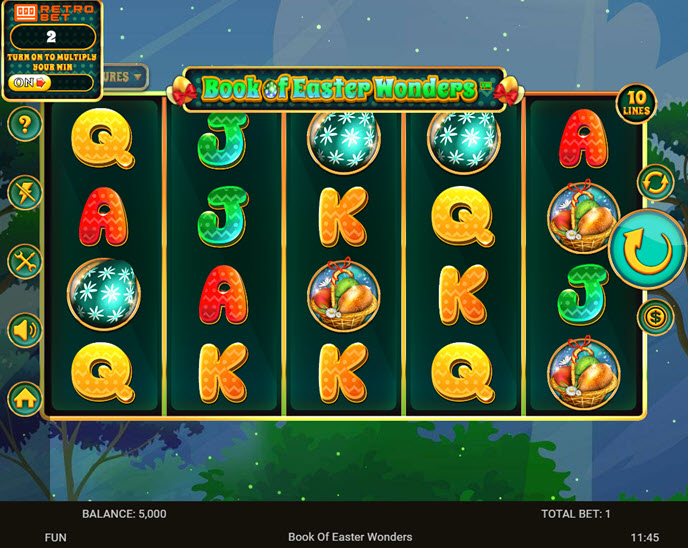Open bet settings with the dollar coin icon
The height and width of the screenshot is (548, 688).
(656, 317)
